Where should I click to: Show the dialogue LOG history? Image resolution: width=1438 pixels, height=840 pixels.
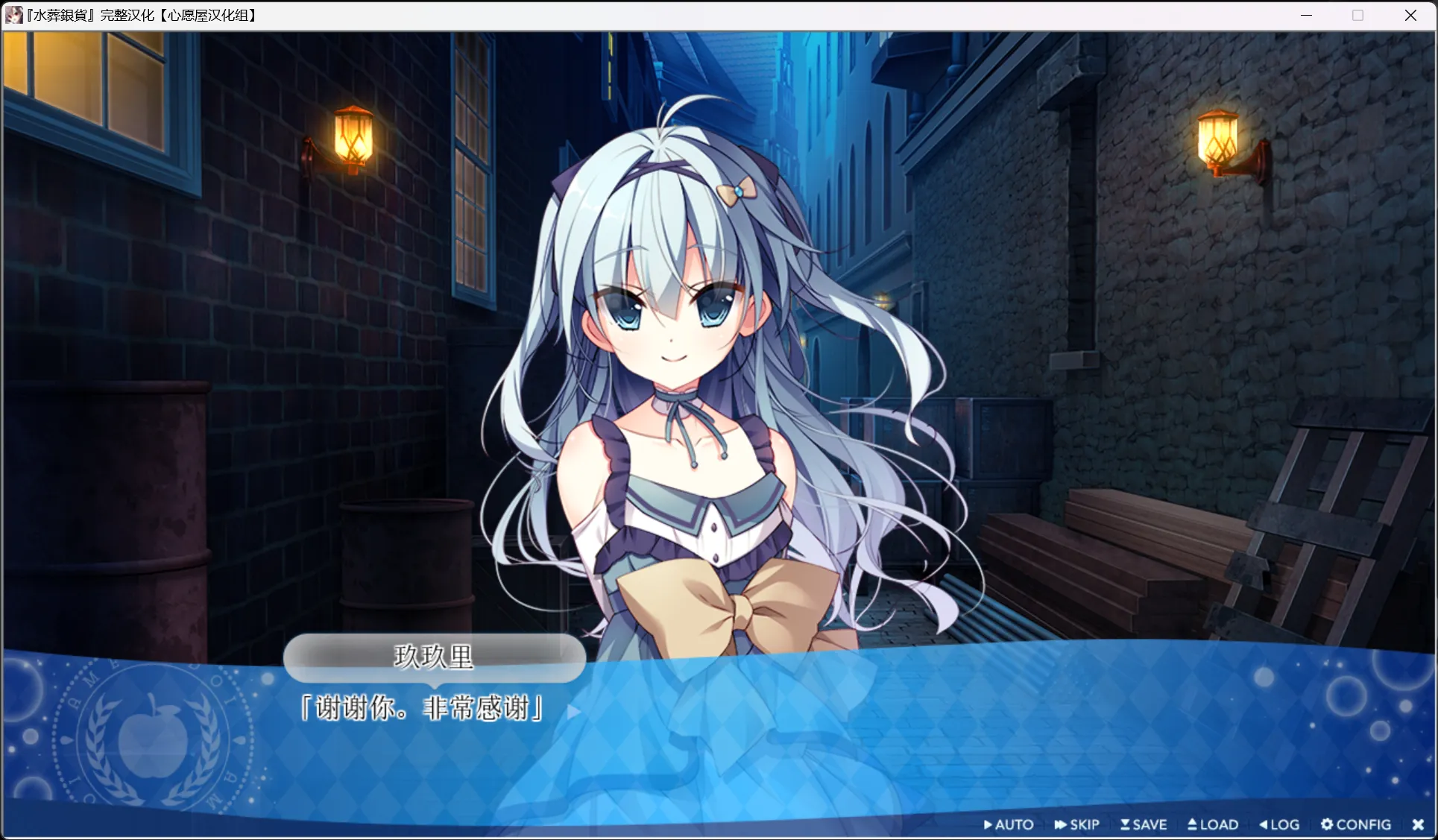(1279, 824)
